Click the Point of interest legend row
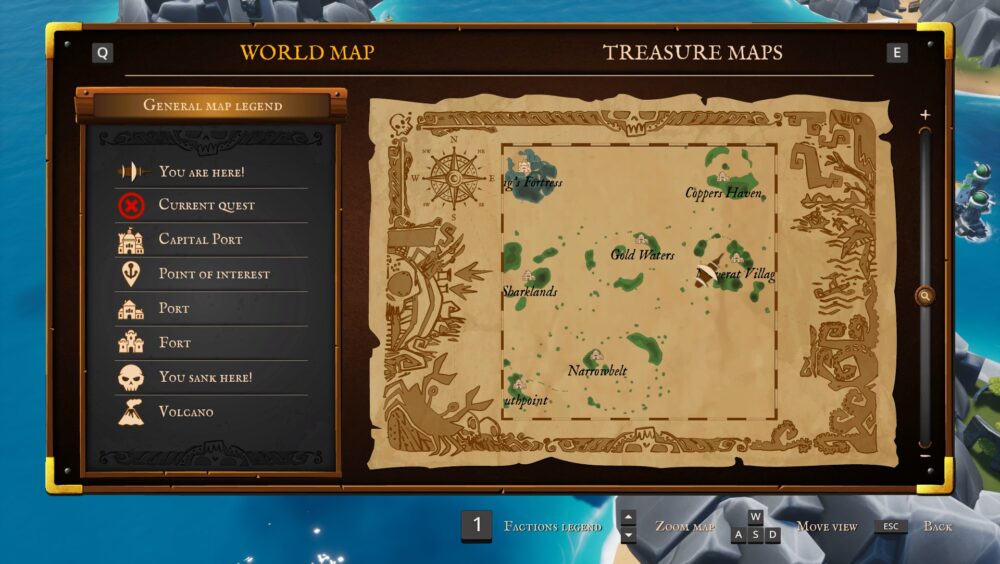 (214, 274)
